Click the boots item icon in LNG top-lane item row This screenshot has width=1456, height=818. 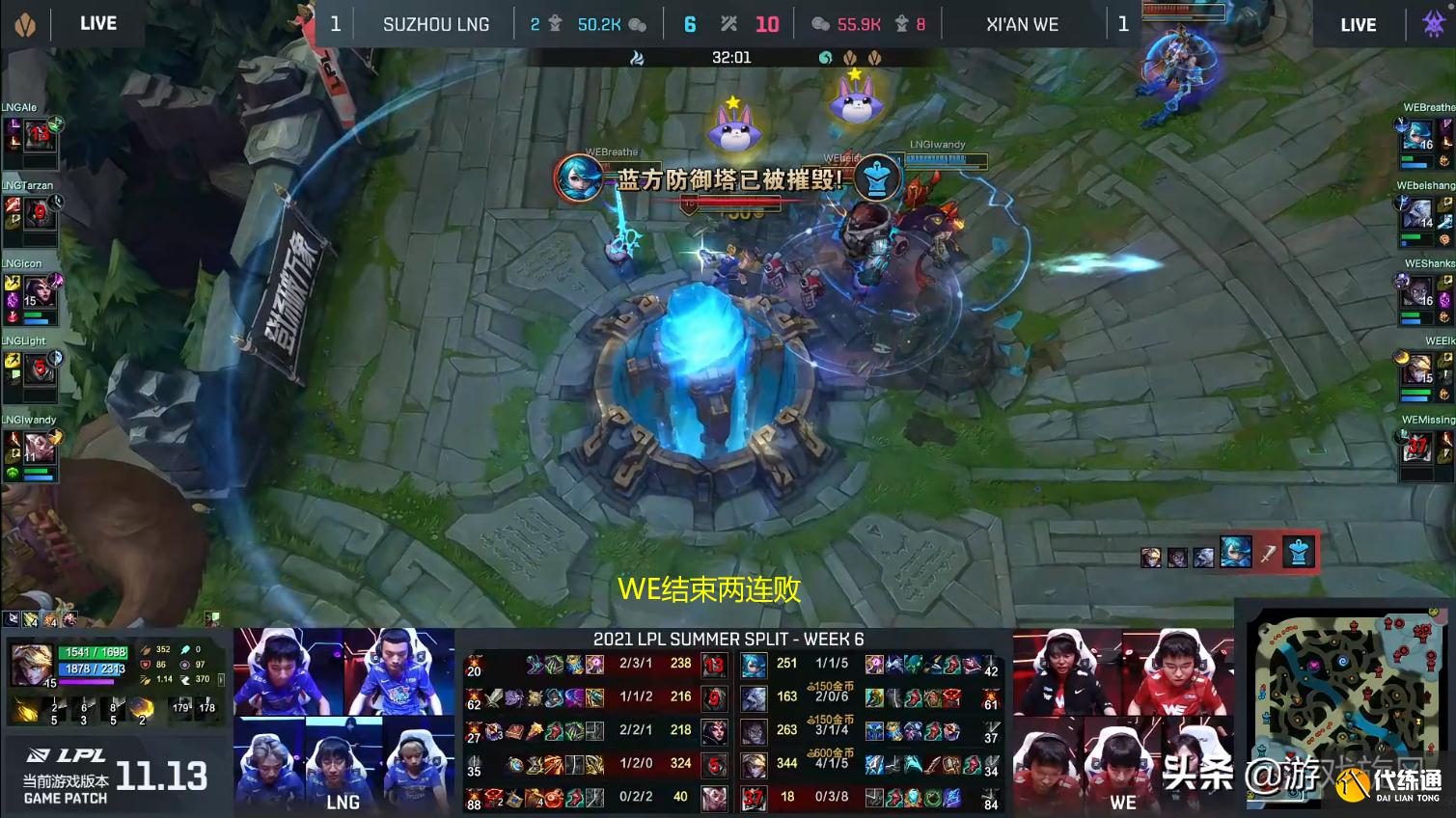coord(535,666)
